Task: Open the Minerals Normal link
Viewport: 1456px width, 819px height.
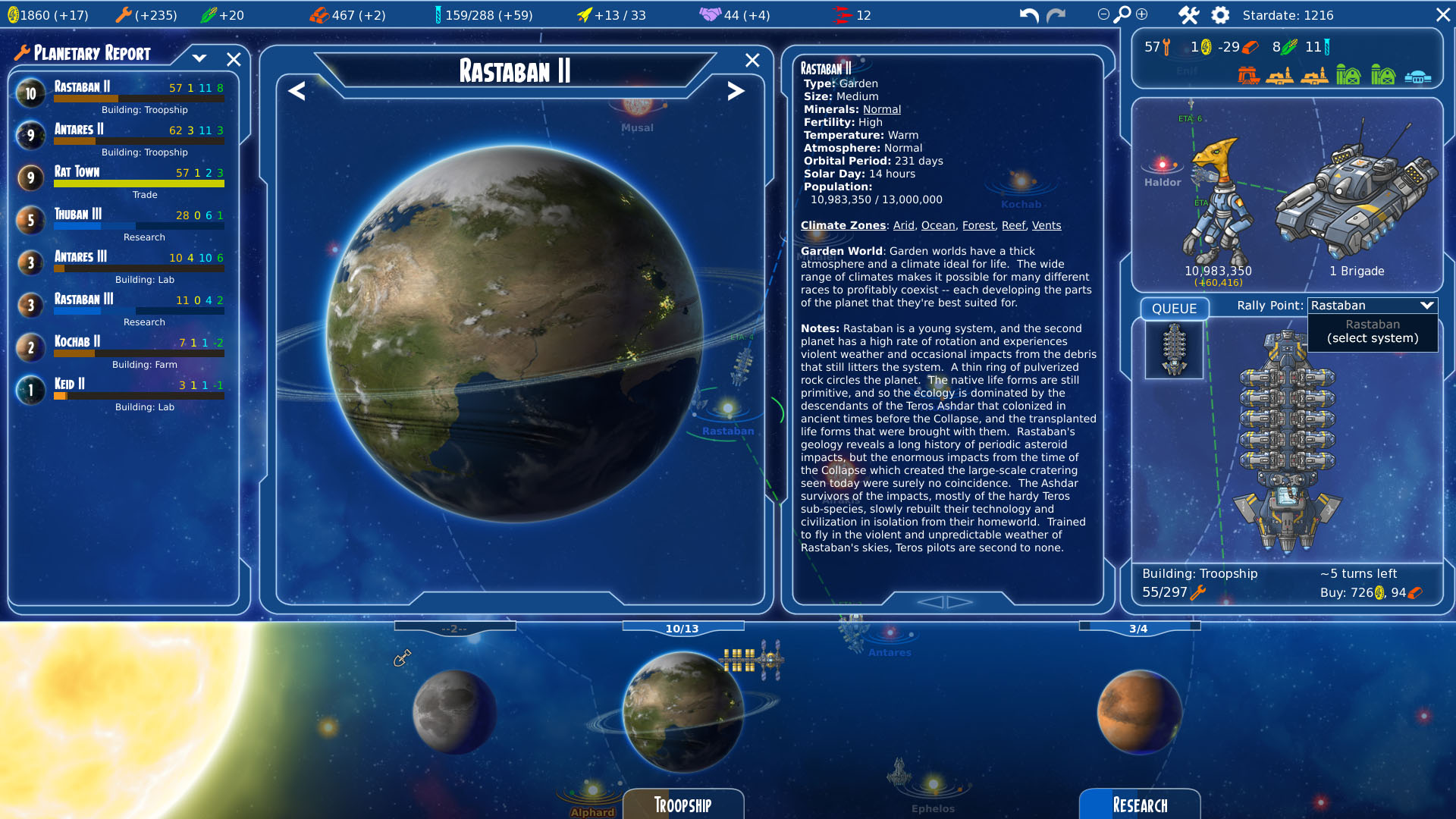Action: tap(882, 109)
